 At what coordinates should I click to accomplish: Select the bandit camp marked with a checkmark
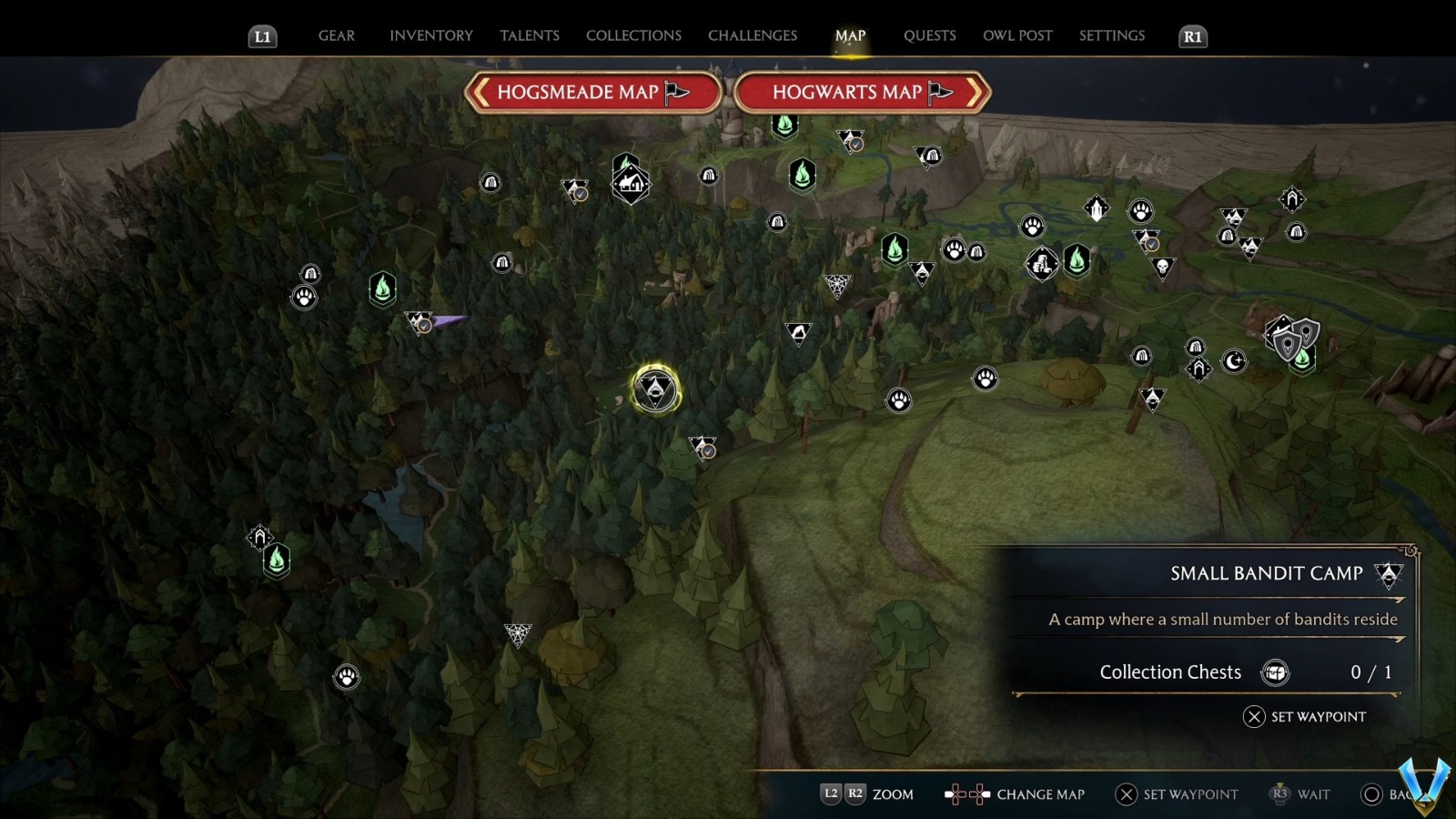pos(703,446)
